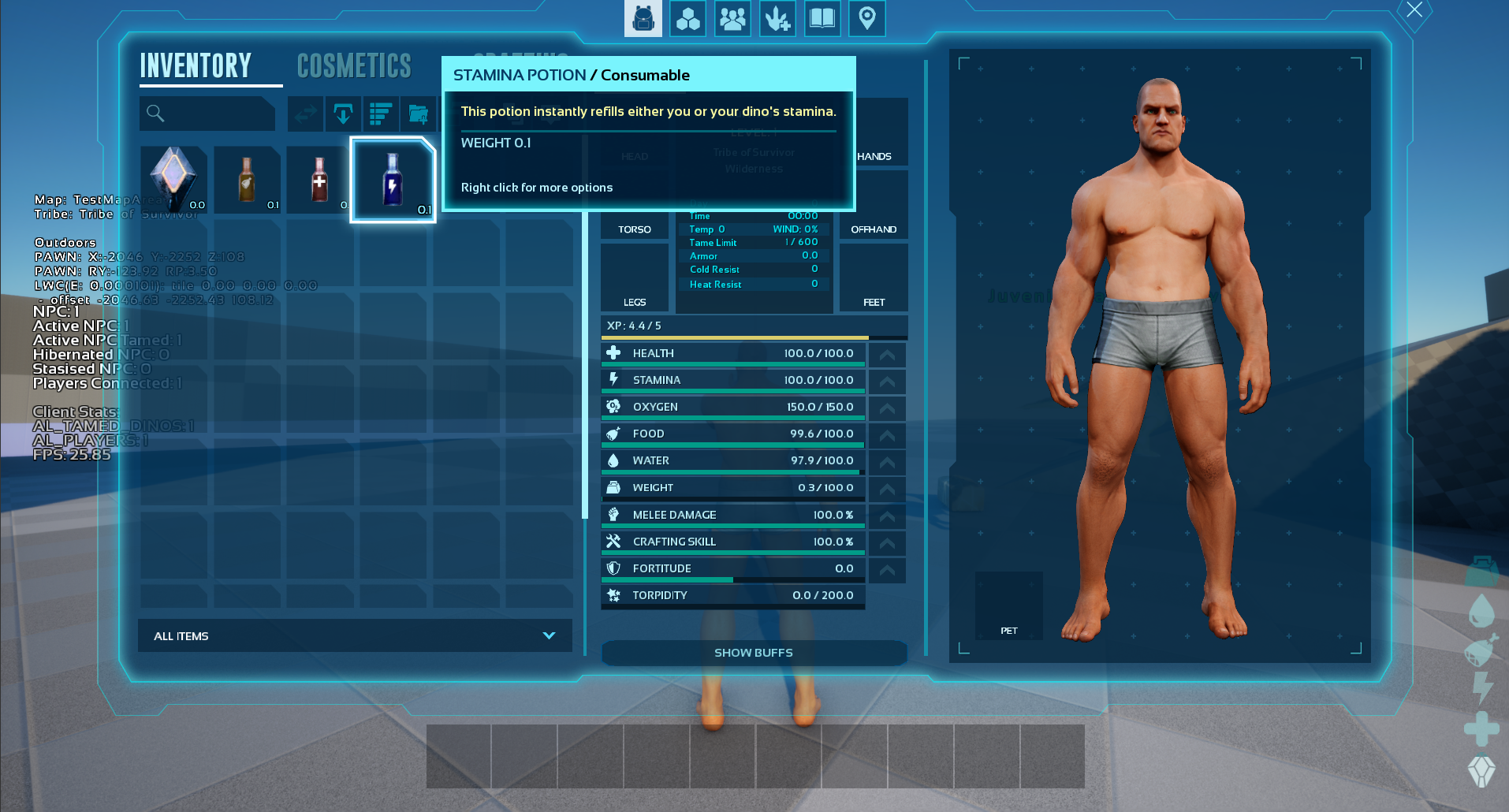Select the Inventory tab
1509x812 pixels.
(x=196, y=66)
